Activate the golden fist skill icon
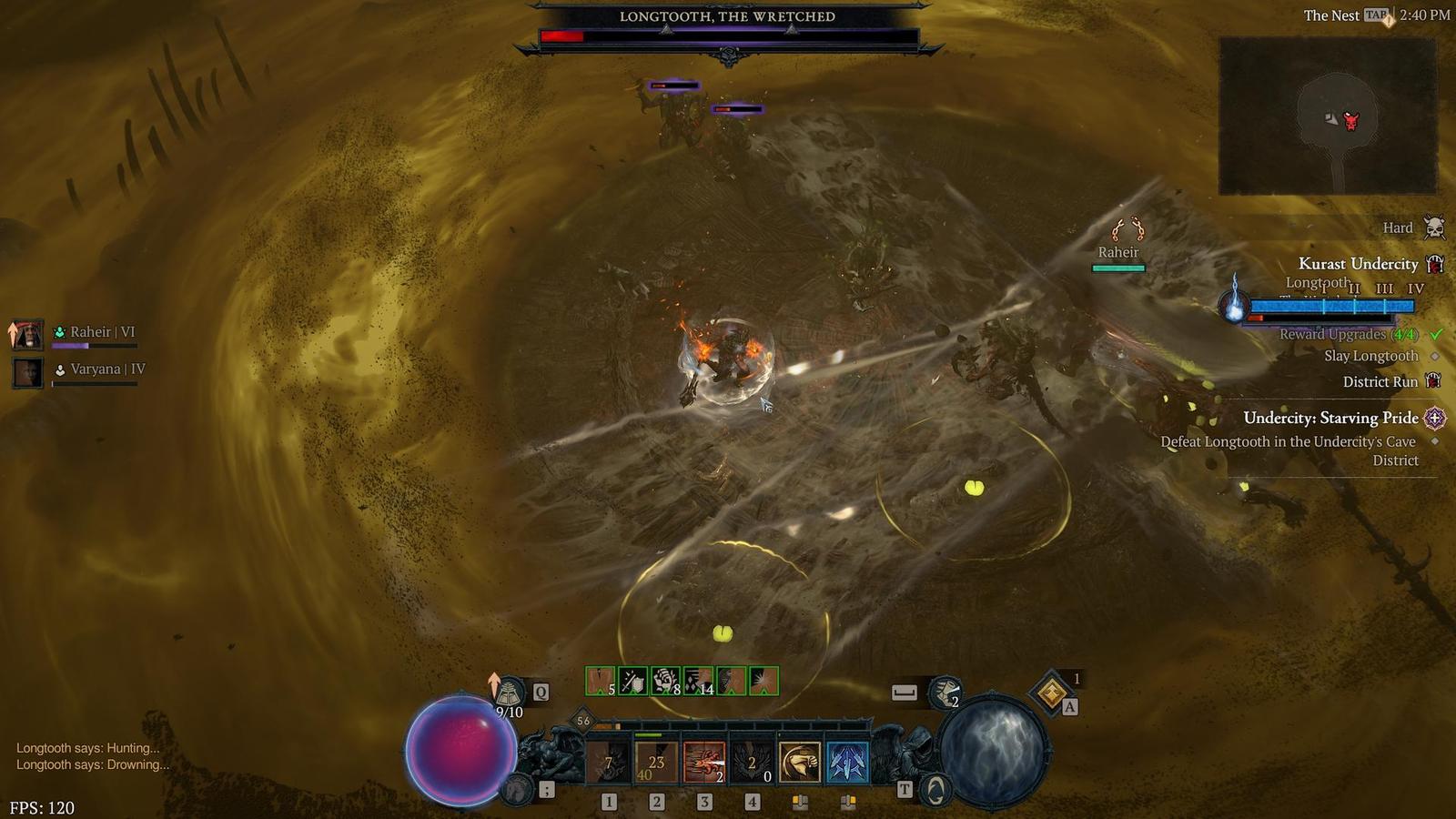The width and height of the screenshot is (1456, 819). click(800, 763)
